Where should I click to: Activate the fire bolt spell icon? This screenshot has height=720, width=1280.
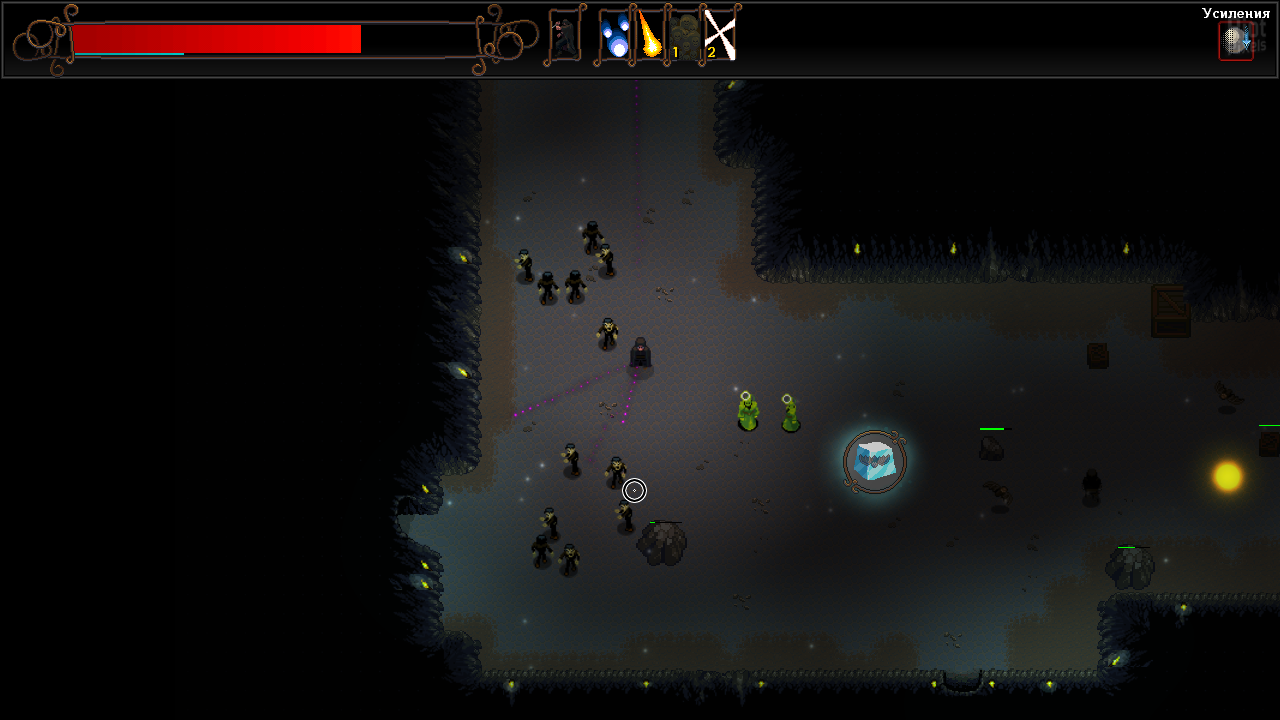click(650, 36)
